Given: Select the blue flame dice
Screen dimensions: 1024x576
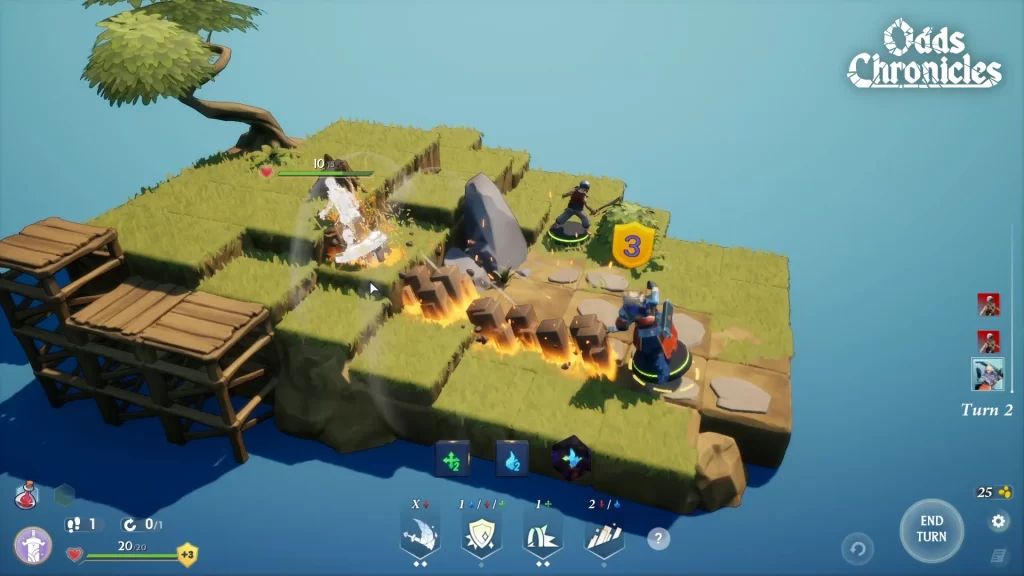Looking at the screenshot, I should pyautogui.click(x=512, y=458).
